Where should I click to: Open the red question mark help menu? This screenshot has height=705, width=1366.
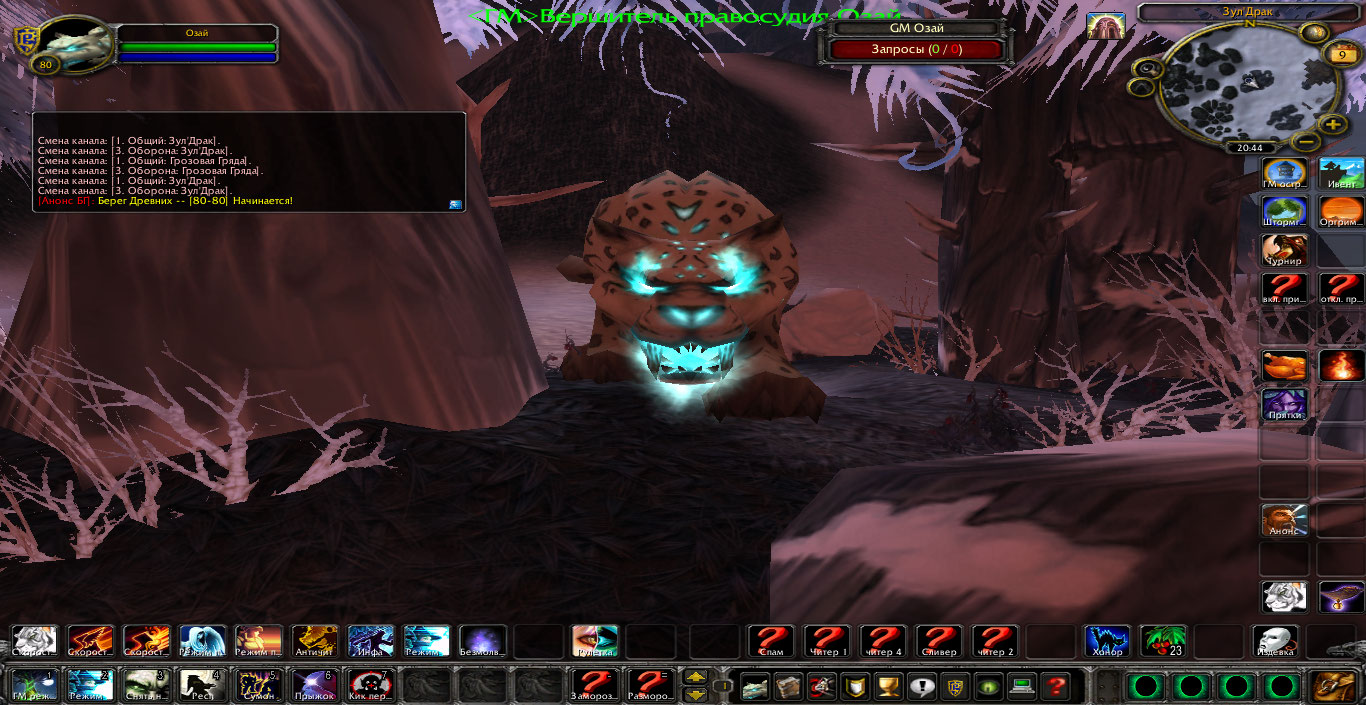[1054, 687]
